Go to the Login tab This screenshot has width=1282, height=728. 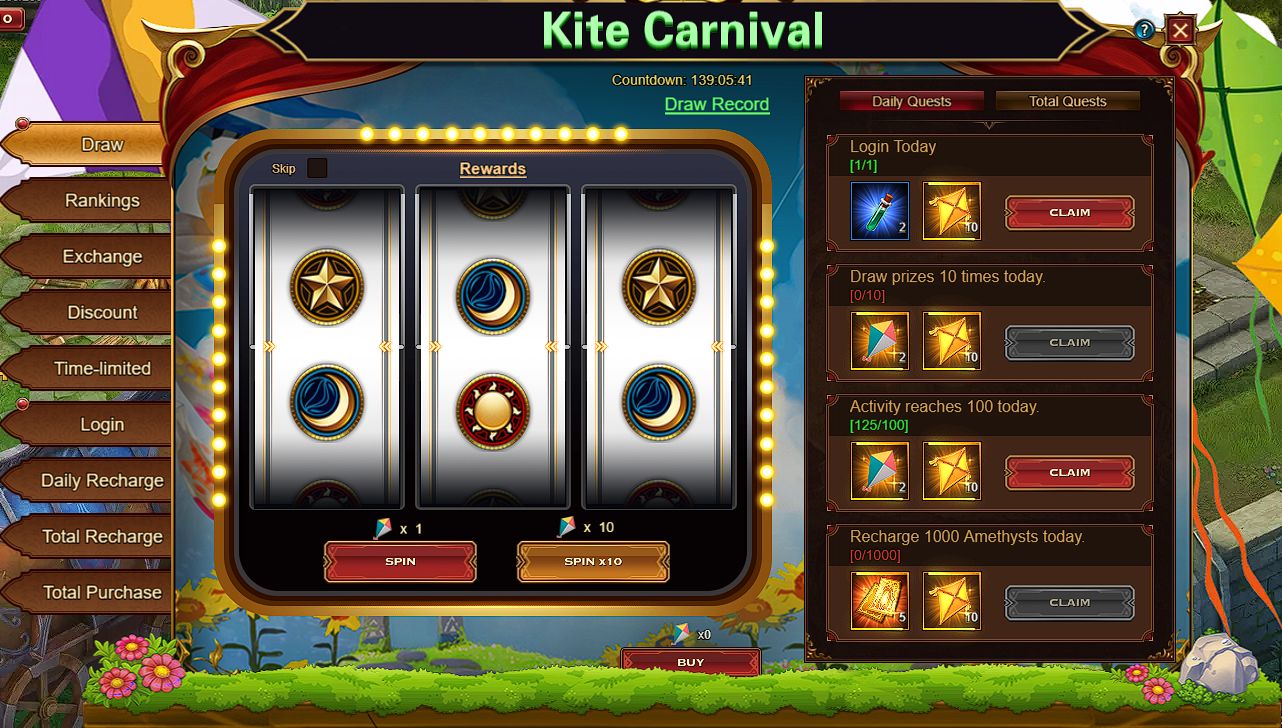[101, 425]
